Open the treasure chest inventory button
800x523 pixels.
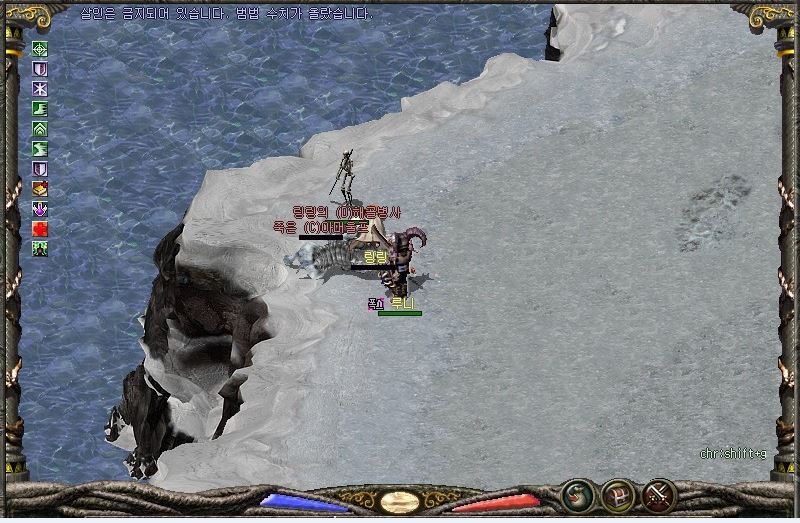pyautogui.click(x=617, y=495)
